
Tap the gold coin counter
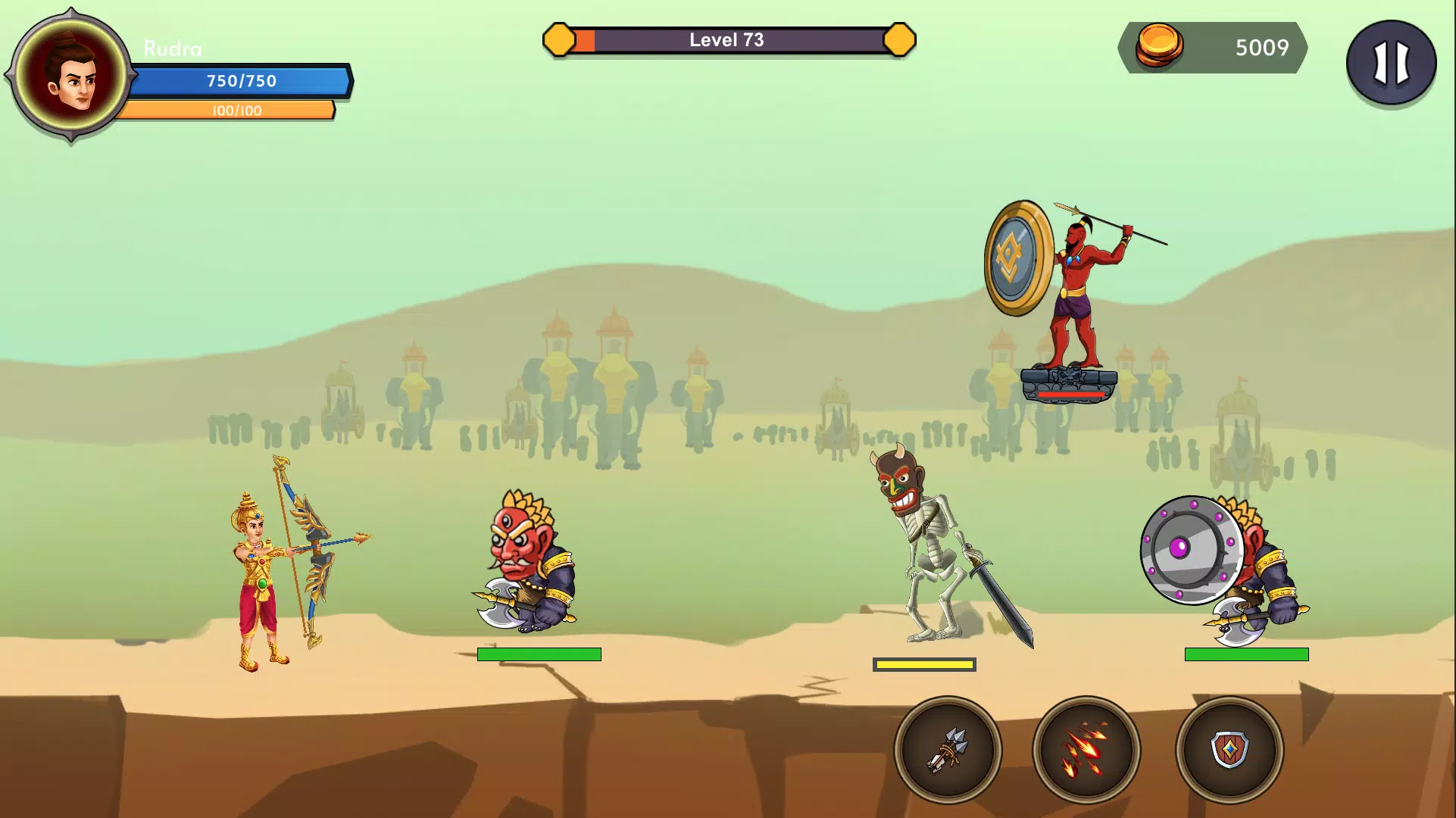[x=1213, y=48]
